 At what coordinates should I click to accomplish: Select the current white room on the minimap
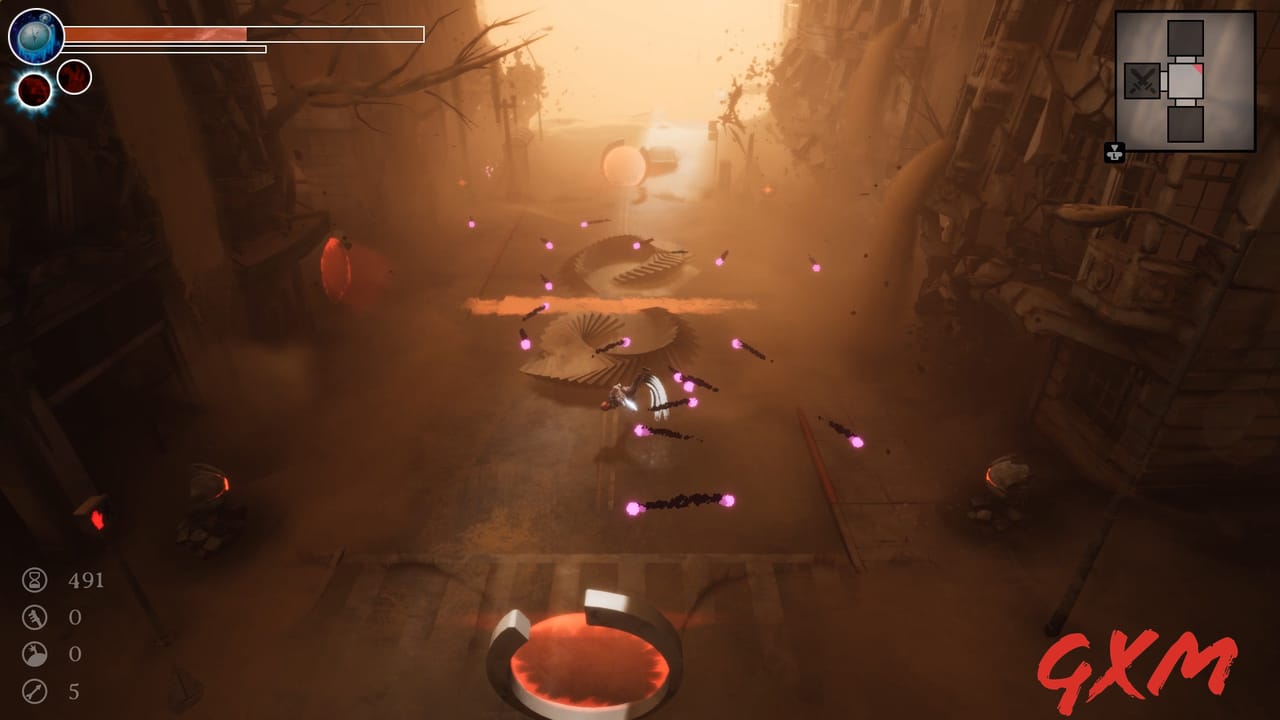click(1185, 82)
